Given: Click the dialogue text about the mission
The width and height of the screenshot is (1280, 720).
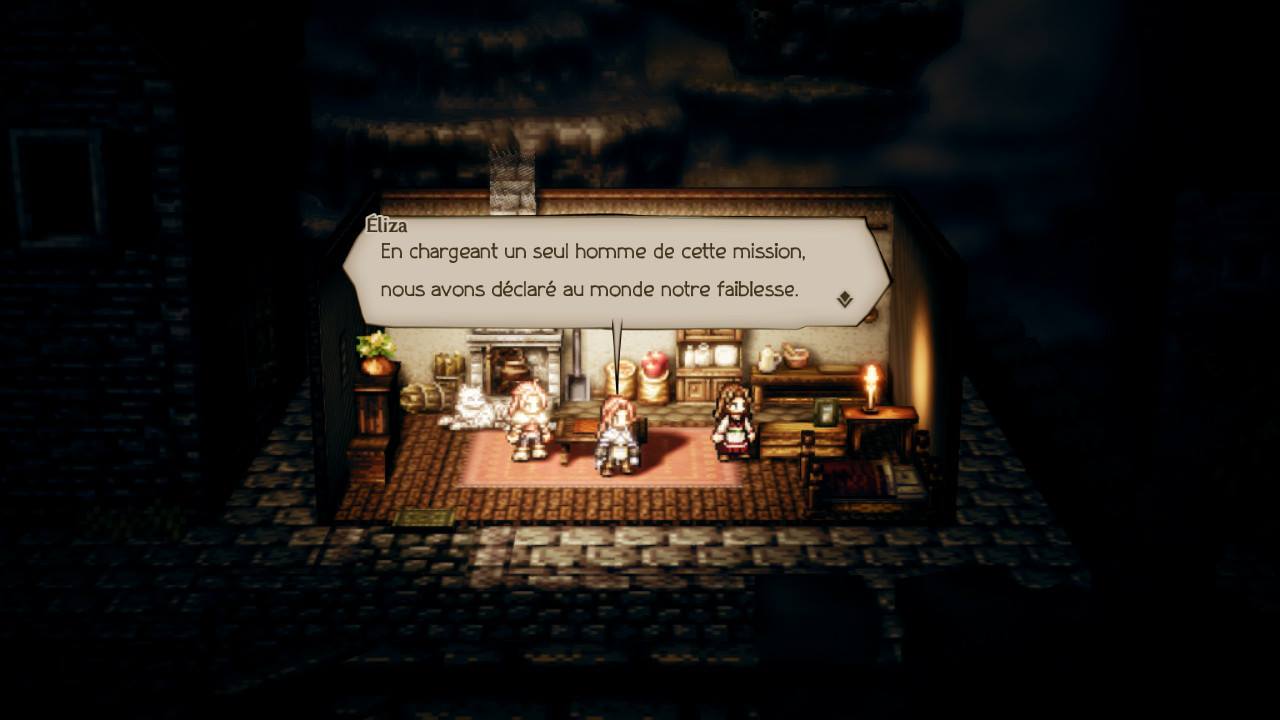Looking at the screenshot, I should (x=600, y=255).
